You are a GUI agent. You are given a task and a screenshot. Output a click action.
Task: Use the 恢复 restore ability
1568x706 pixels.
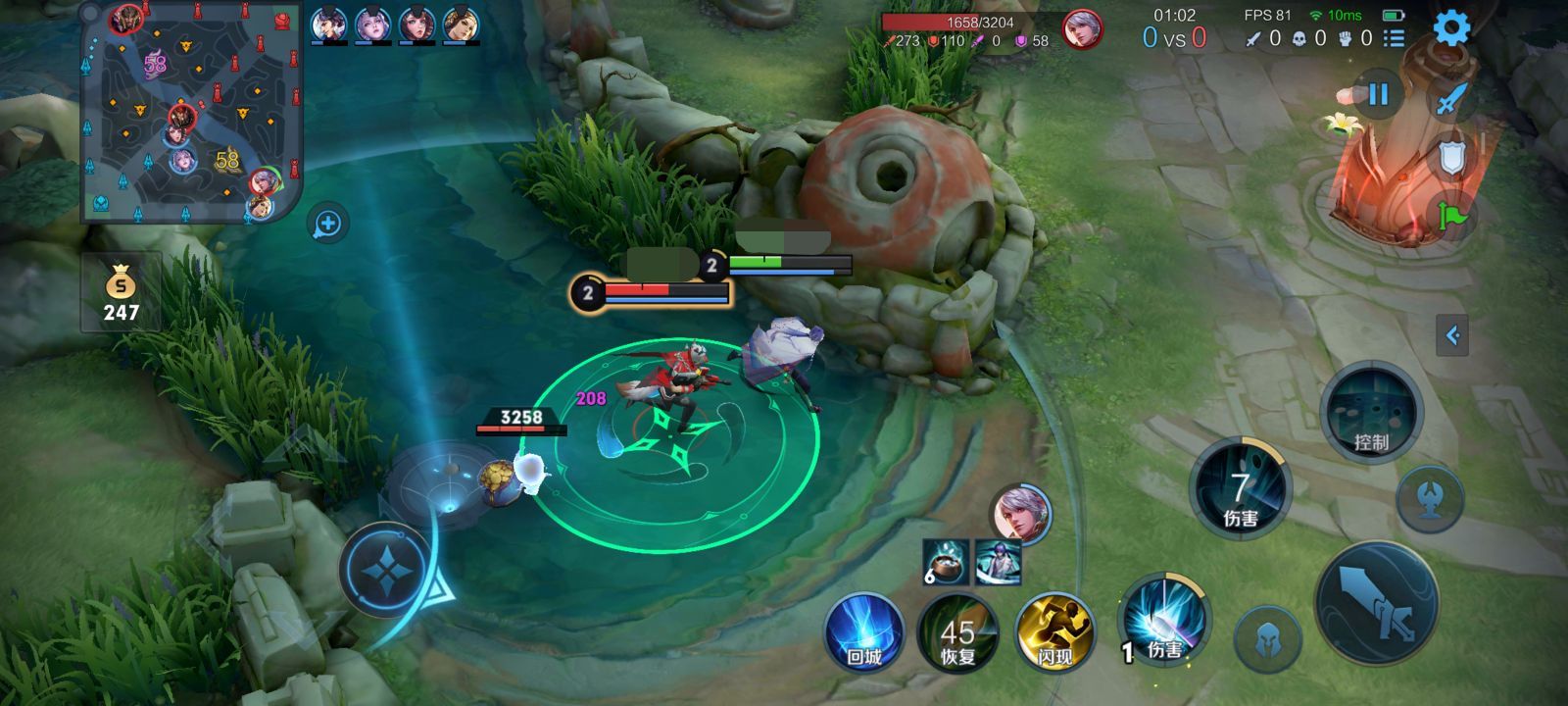click(957, 633)
